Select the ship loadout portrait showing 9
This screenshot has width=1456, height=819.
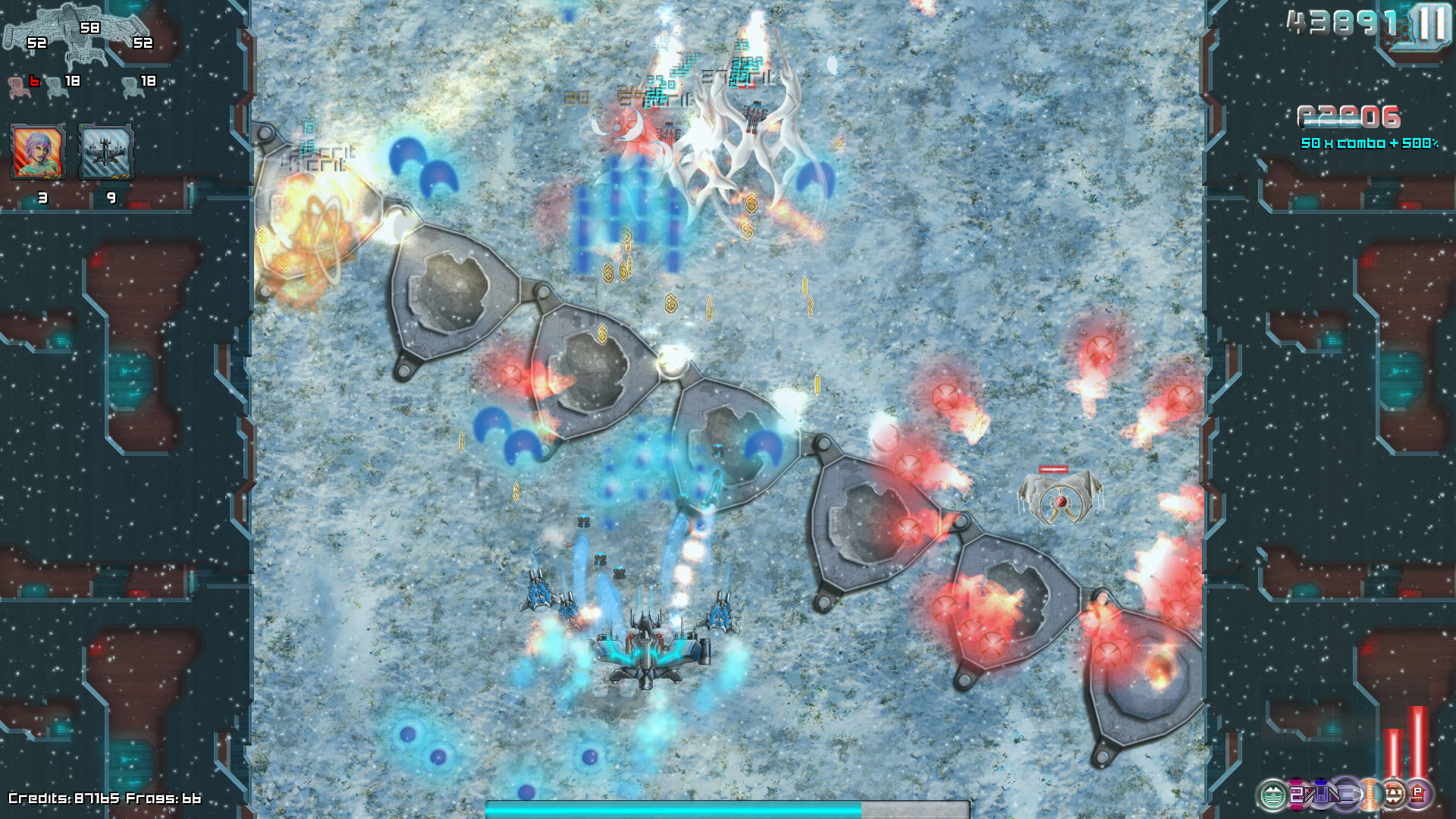[106, 152]
